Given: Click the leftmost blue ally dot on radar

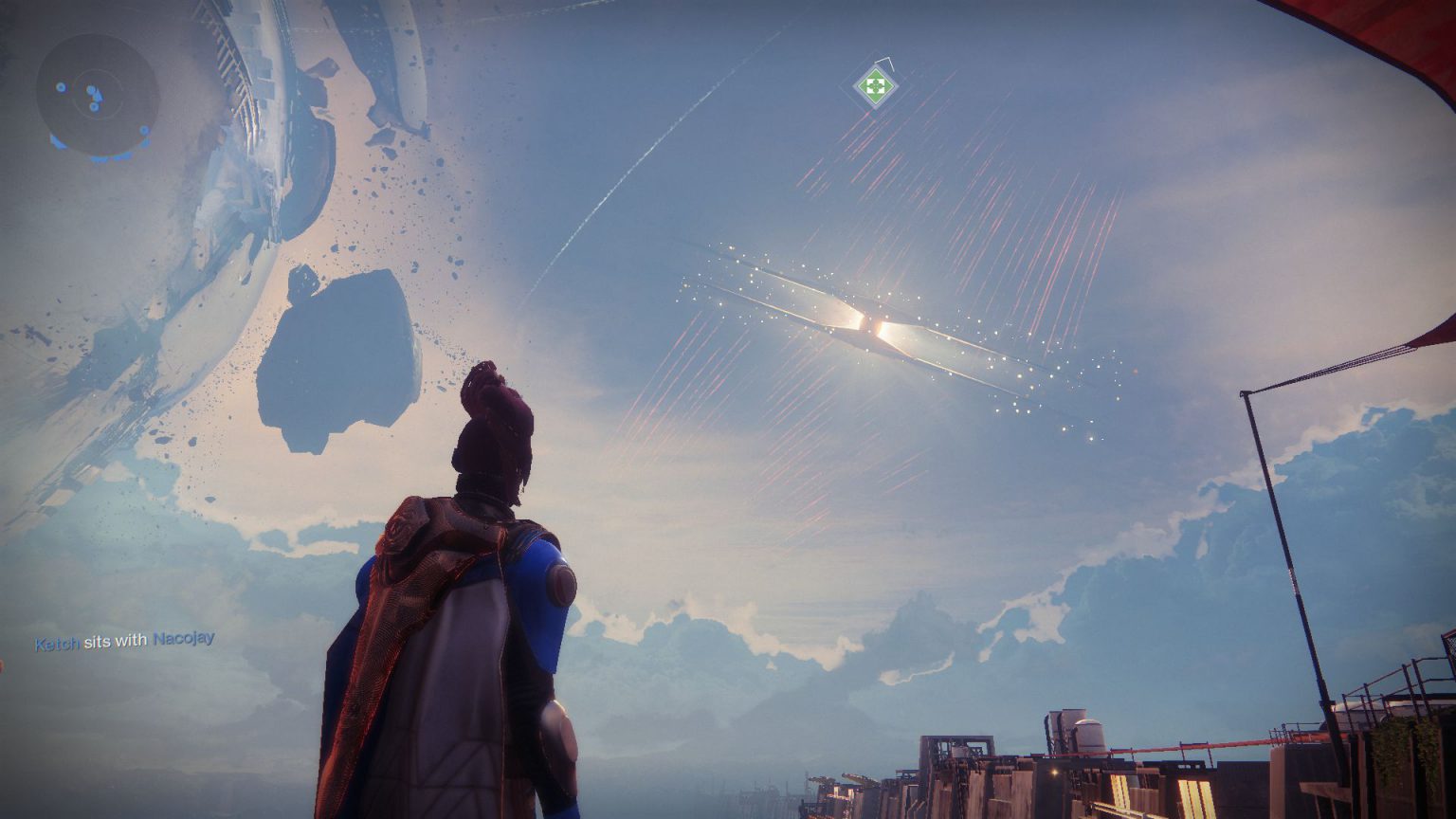Looking at the screenshot, I should pos(62,87).
